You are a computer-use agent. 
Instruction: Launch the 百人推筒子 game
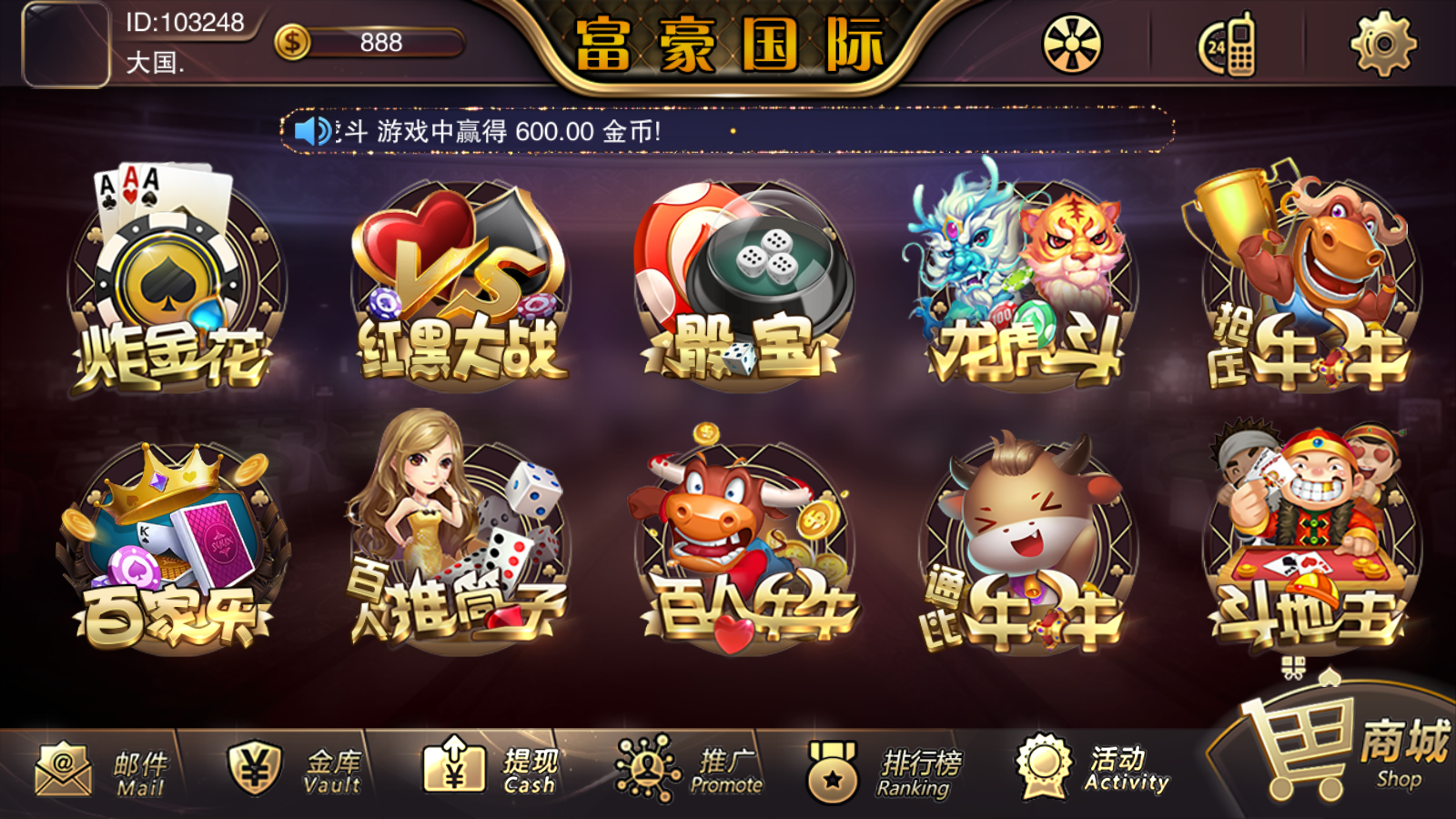(455, 537)
